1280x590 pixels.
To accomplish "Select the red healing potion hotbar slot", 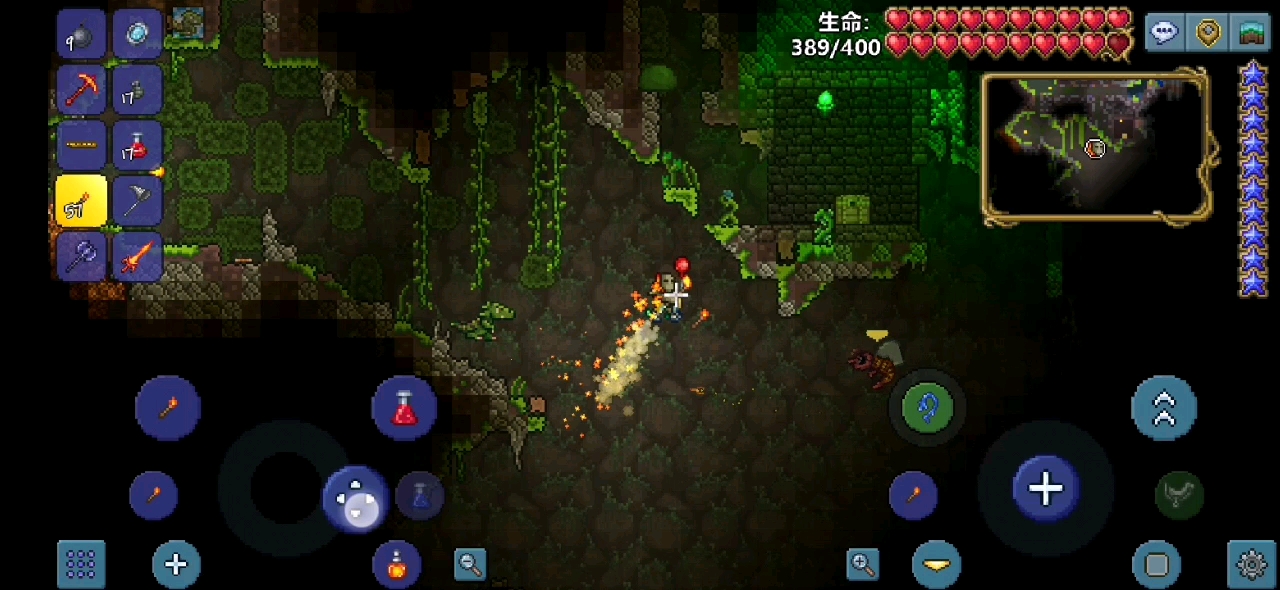I will (x=137, y=145).
